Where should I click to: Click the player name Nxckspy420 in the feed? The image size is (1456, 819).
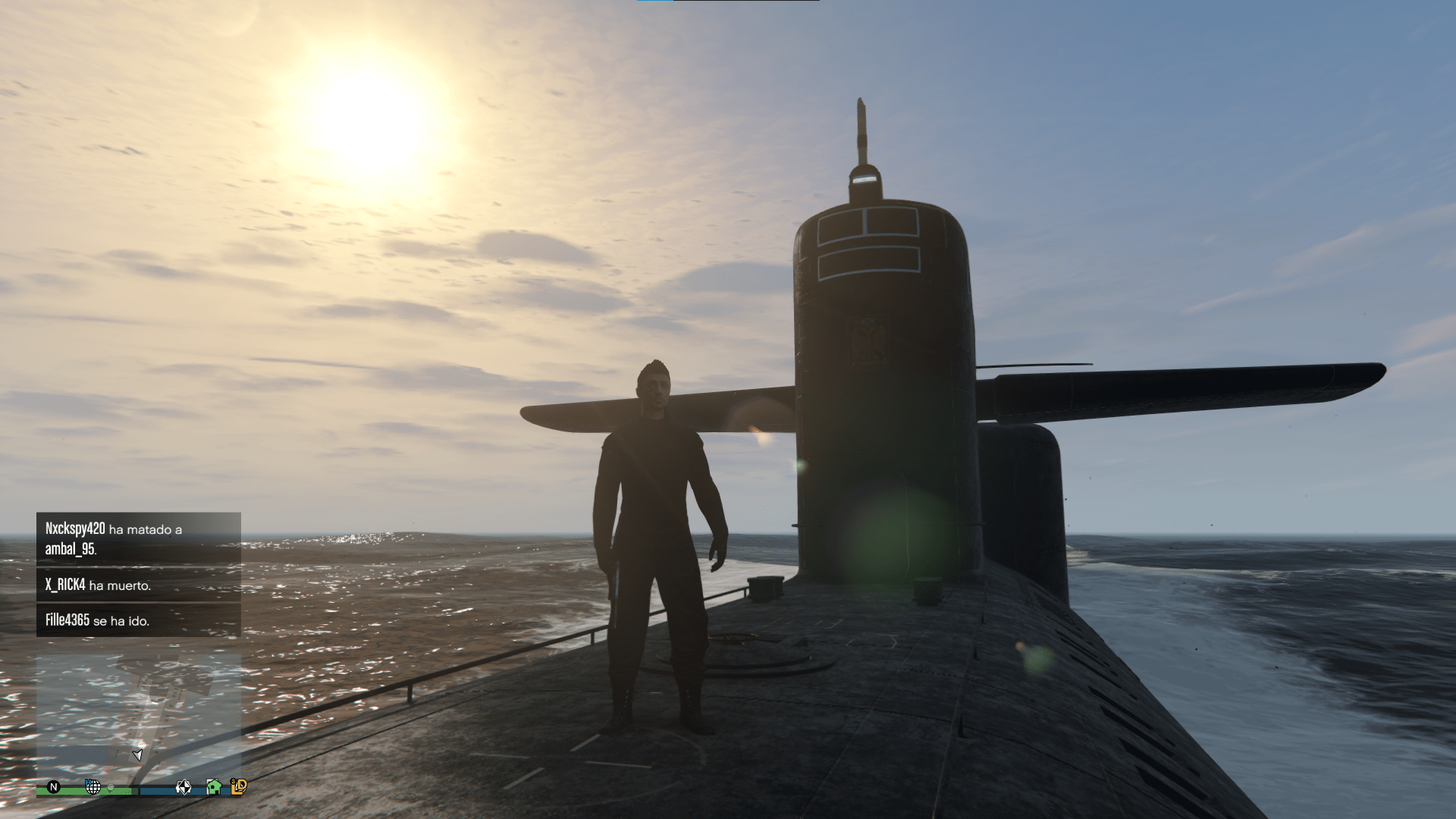tap(74, 529)
